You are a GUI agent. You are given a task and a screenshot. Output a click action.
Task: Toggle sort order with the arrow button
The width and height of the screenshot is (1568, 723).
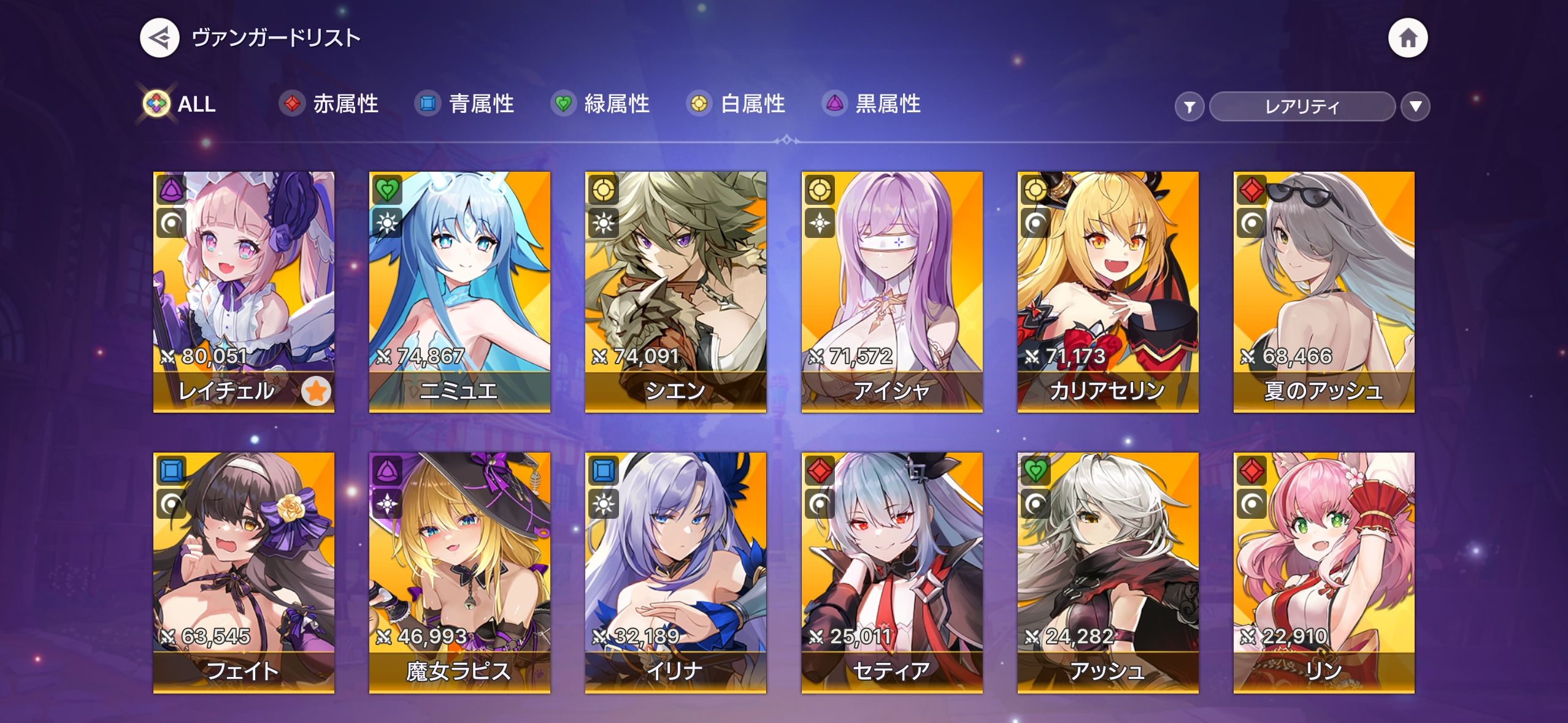pos(1415,107)
